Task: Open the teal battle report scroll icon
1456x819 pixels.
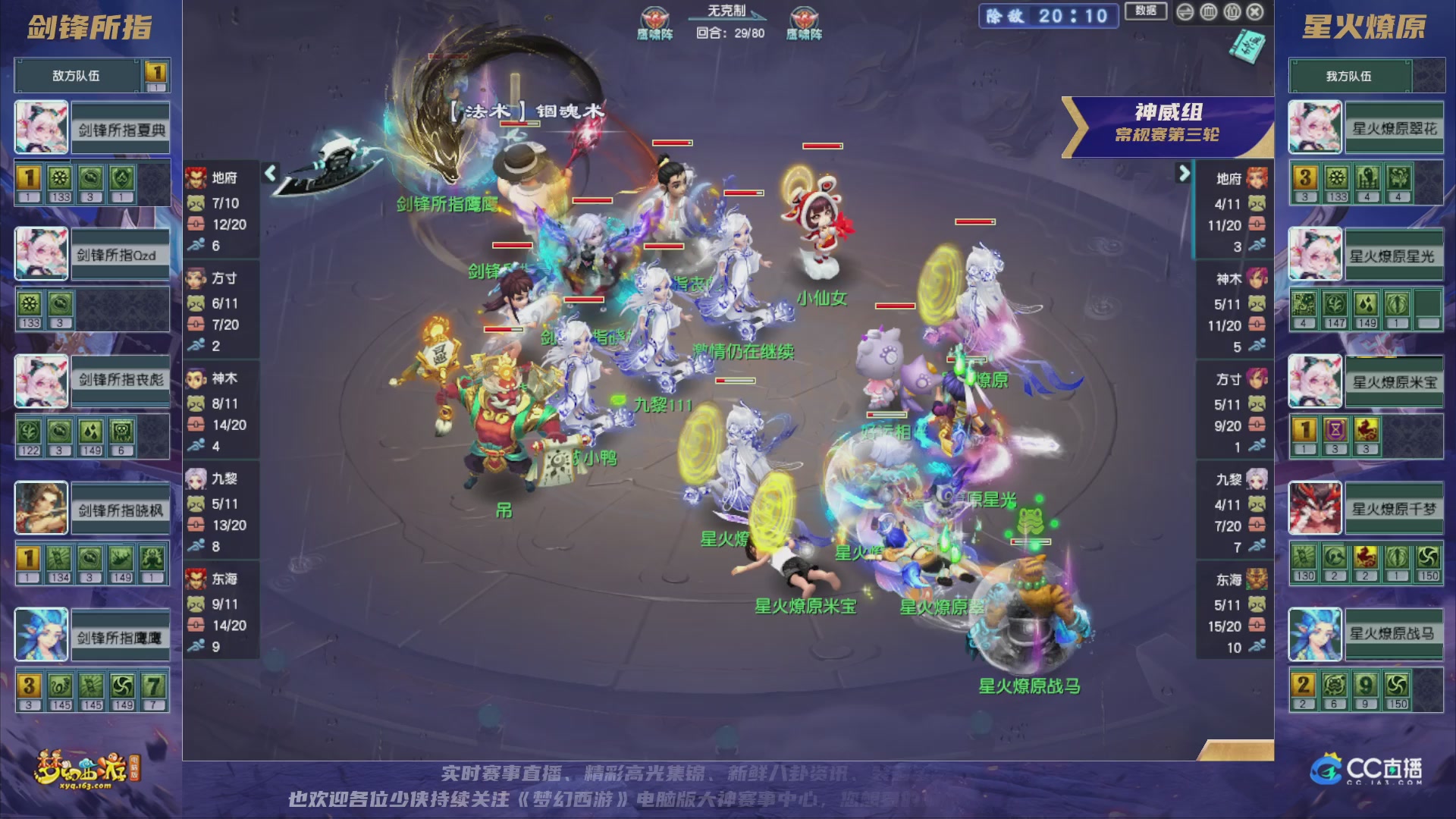Action: click(x=1247, y=45)
